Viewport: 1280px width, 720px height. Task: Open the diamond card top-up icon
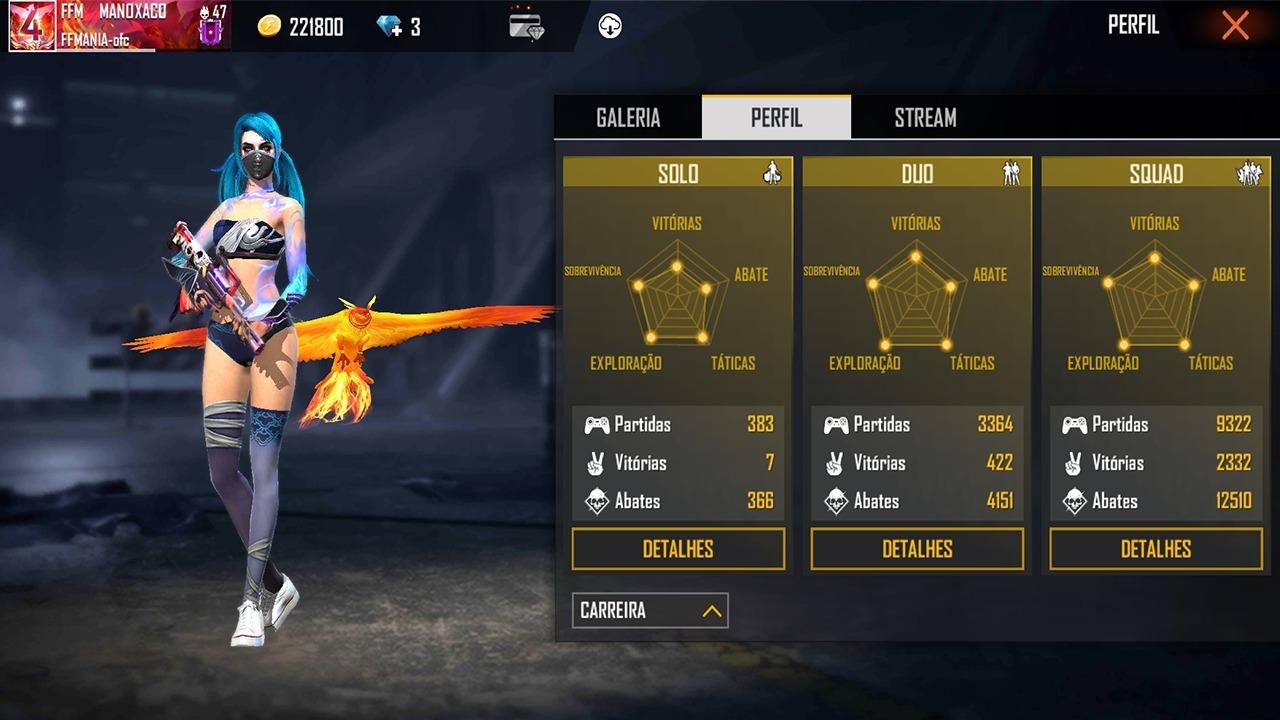point(526,26)
